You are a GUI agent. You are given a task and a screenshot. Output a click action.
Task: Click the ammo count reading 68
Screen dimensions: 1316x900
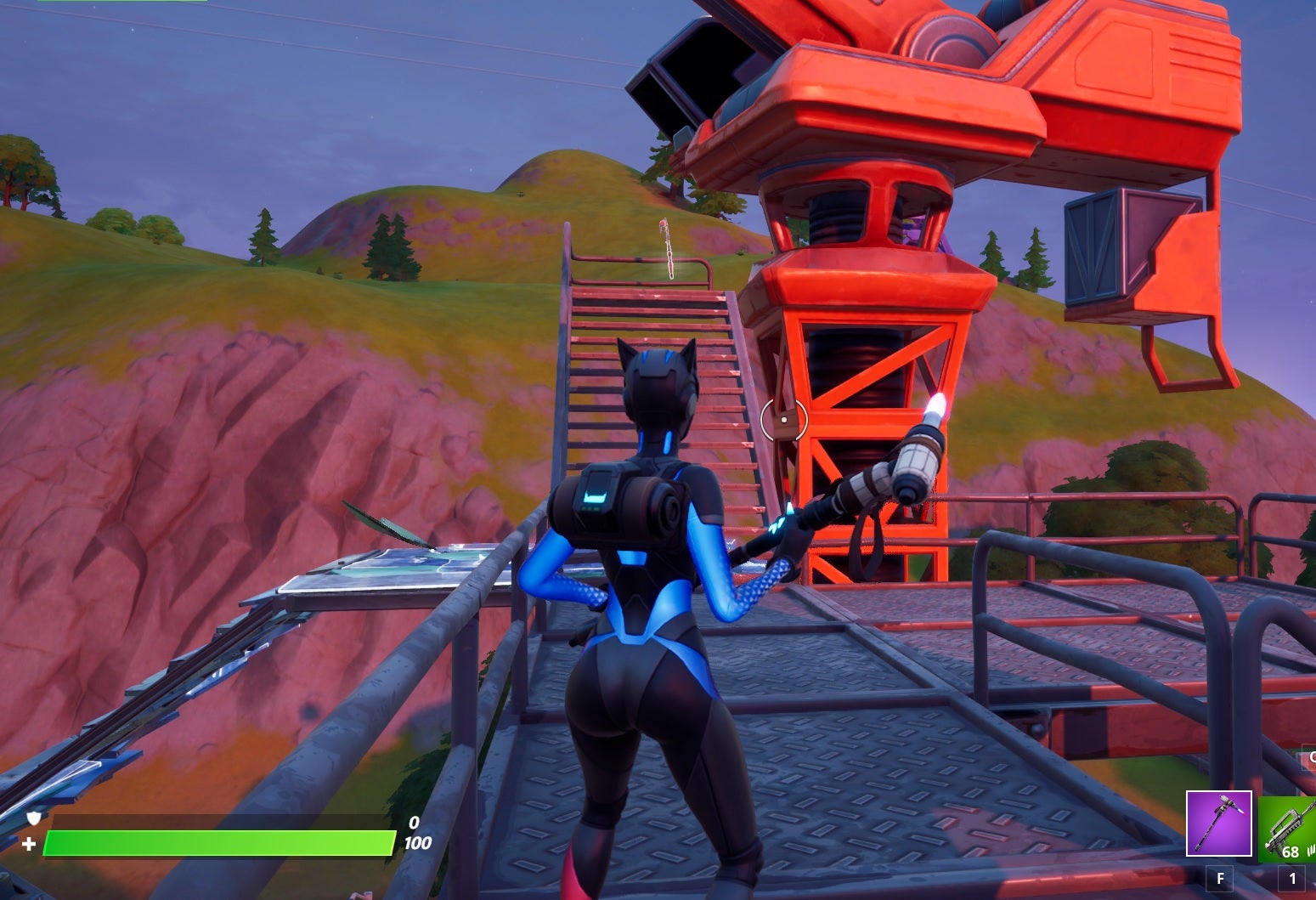pyautogui.click(x=1291, y=852)
